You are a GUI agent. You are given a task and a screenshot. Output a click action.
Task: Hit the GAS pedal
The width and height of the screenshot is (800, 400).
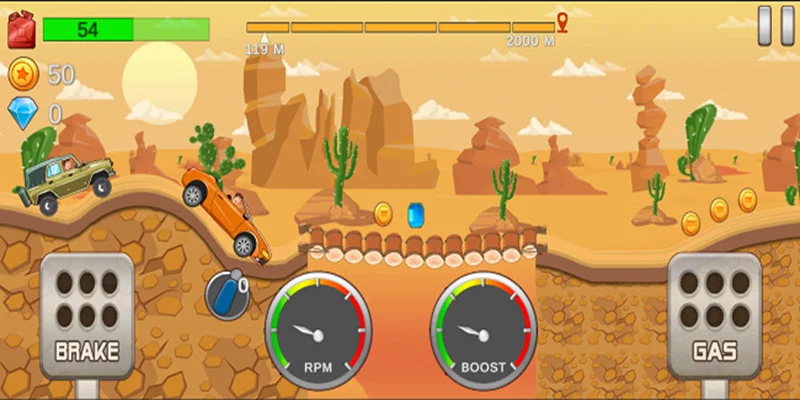click(x=714, y=315)
